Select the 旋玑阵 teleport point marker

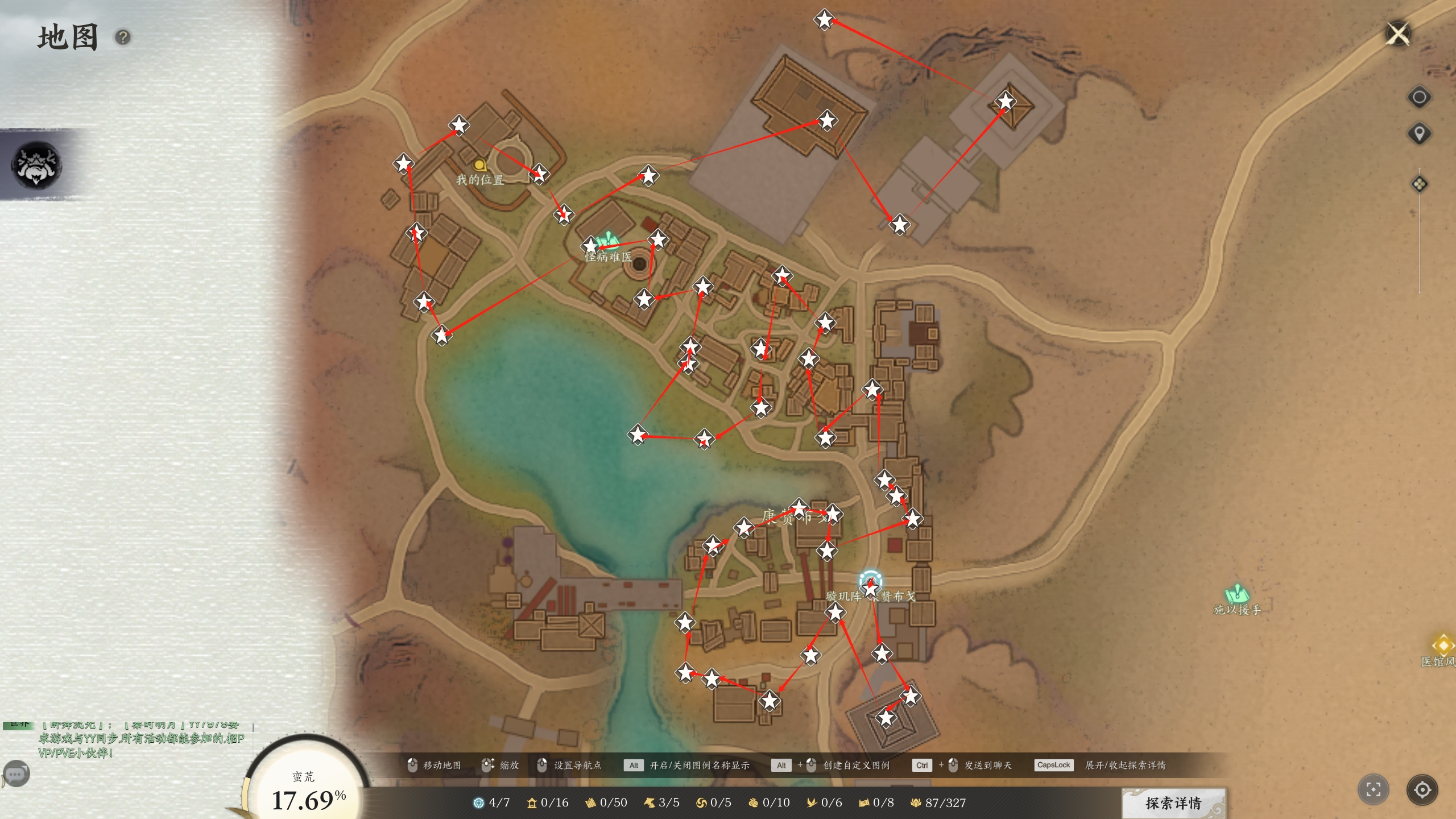pos(870,581)
